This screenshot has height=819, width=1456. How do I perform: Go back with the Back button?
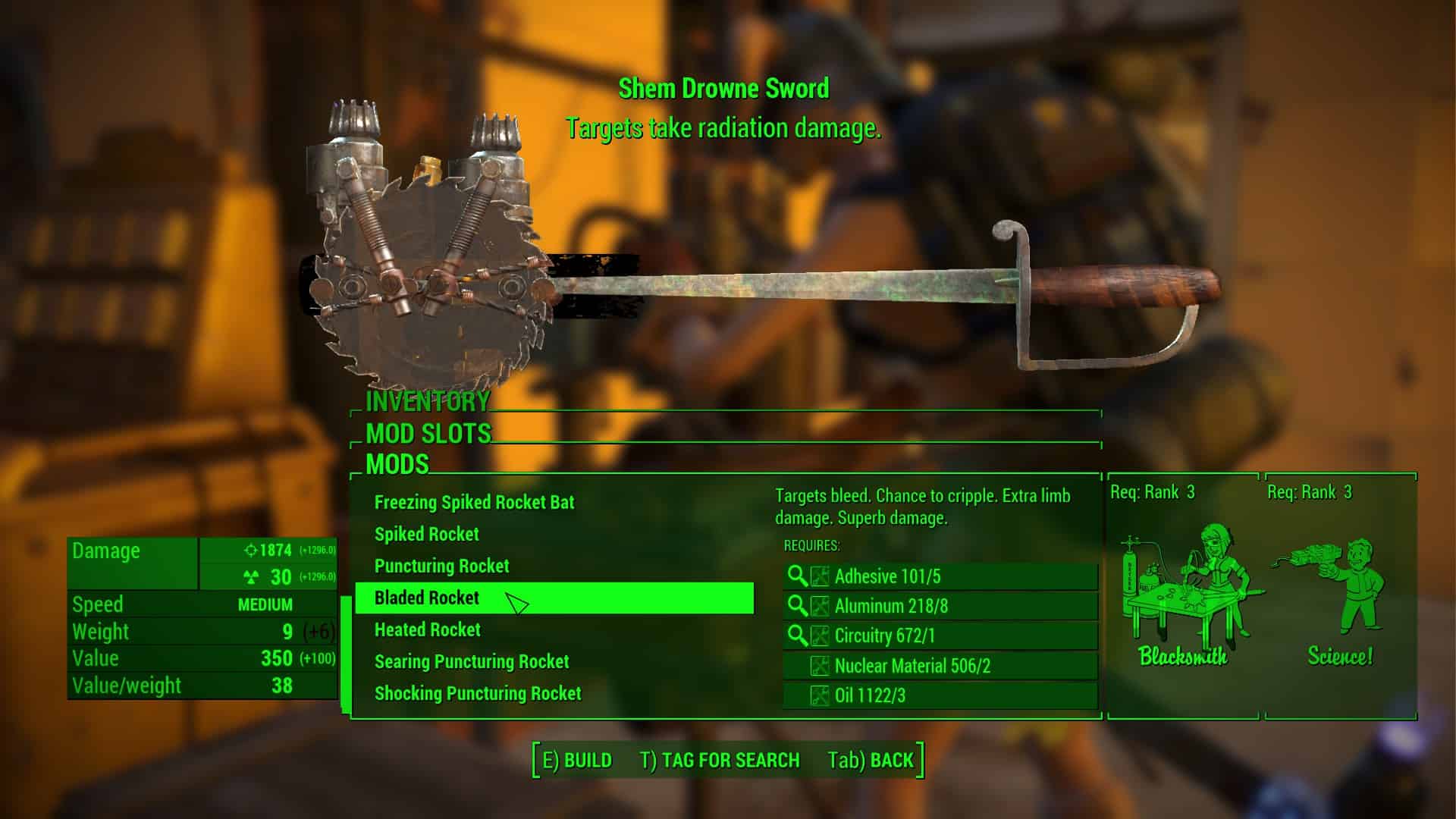pos(871,761)
